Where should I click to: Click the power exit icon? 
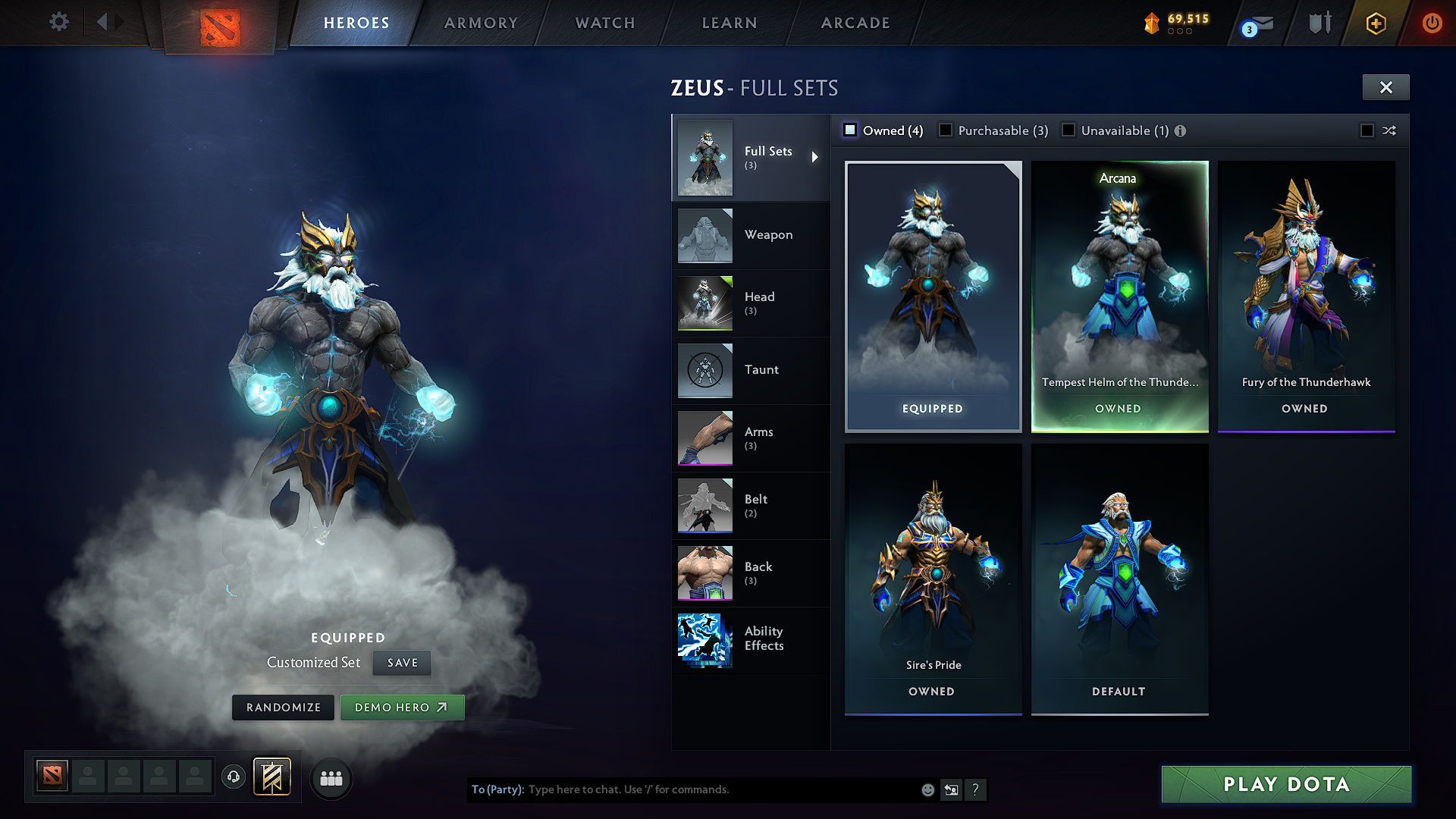[x=1432, y=23]
